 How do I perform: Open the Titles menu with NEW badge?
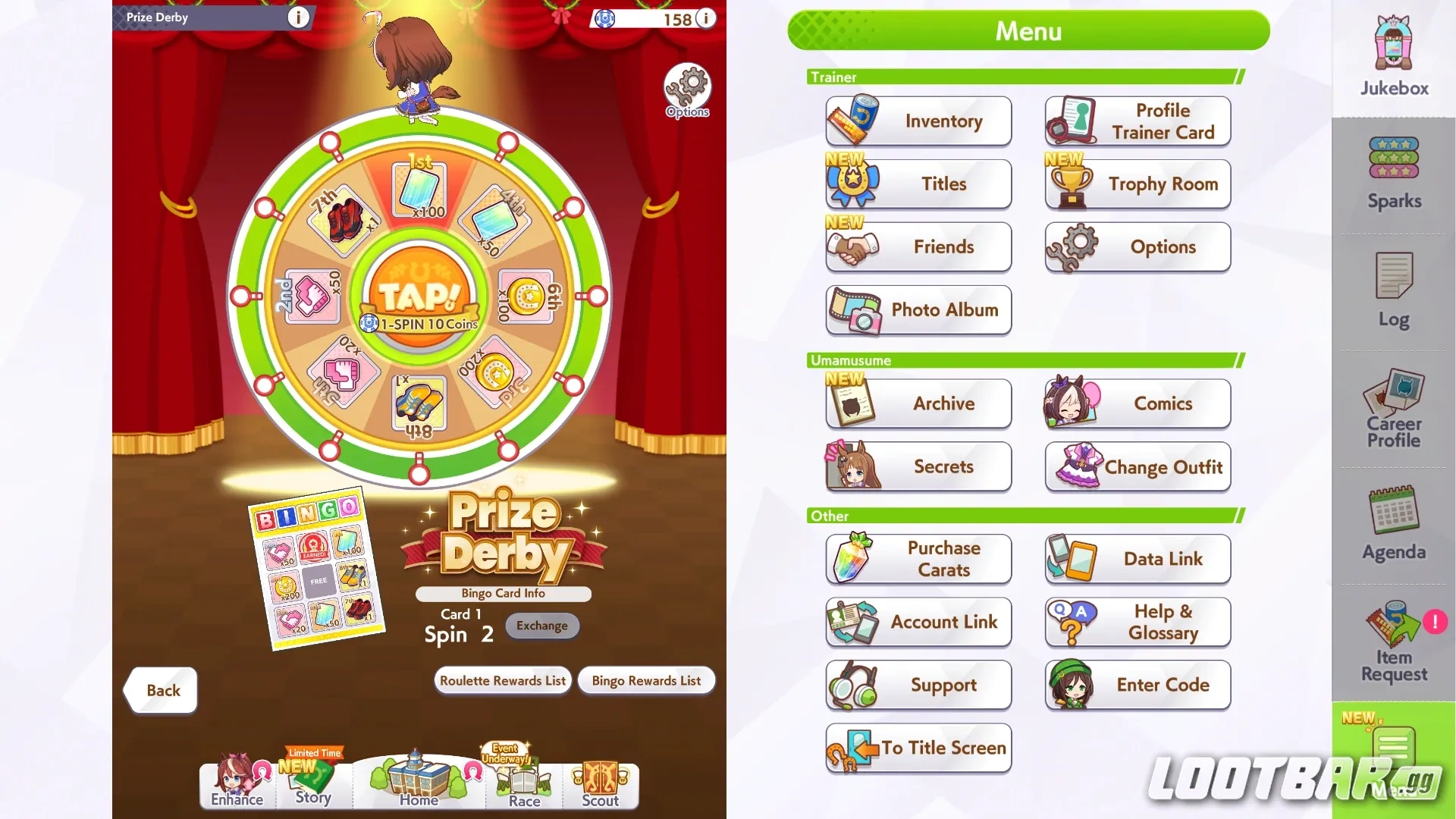pyautogui.click(x=918, y=184)
